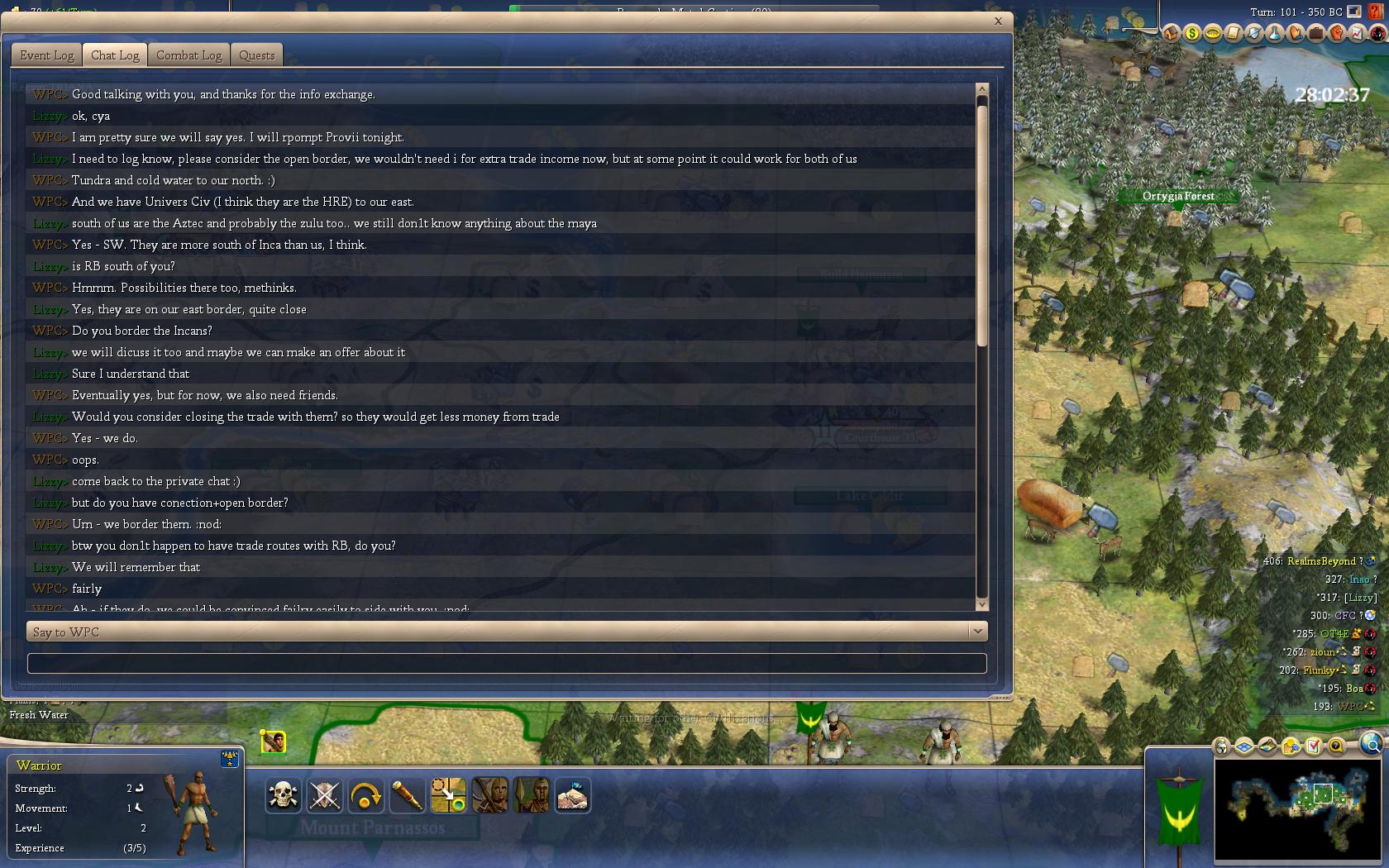The width and height of the screenshot is (1389, 868).
Task: Open the Combat Log tab
Action: (x=189, y=55)
